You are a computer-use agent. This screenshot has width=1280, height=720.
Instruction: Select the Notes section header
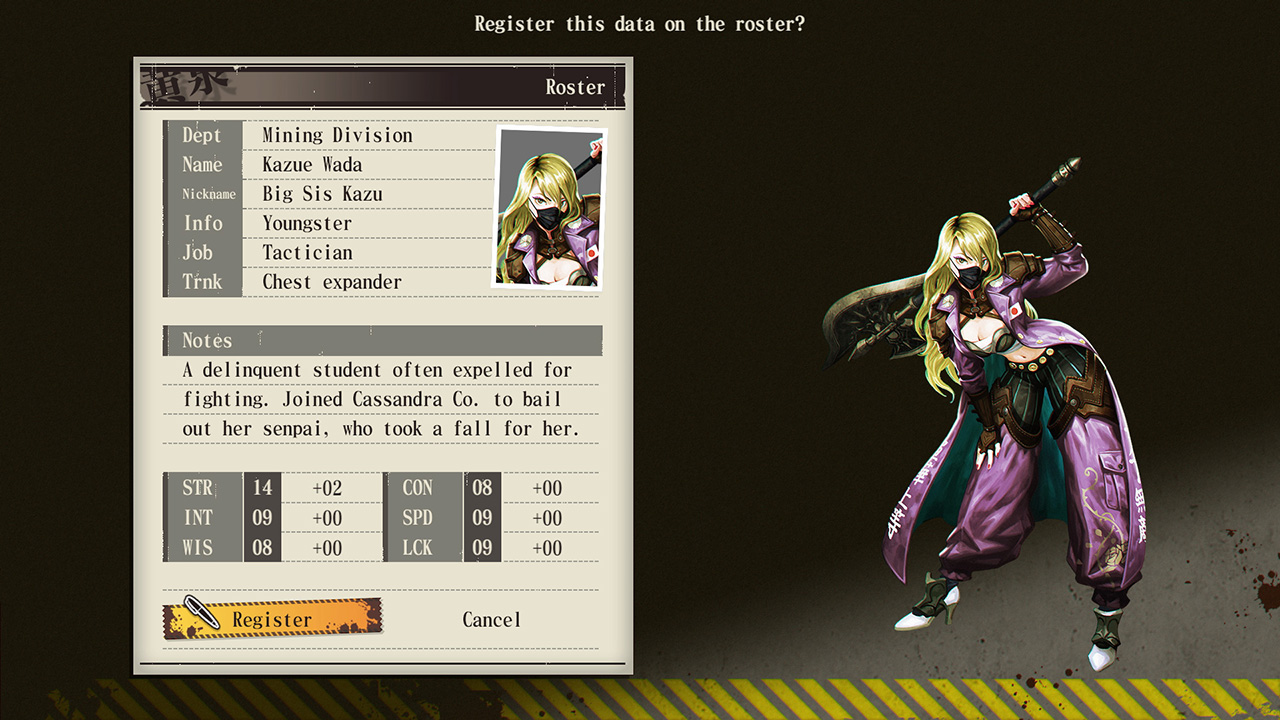(x=206, y=341)
